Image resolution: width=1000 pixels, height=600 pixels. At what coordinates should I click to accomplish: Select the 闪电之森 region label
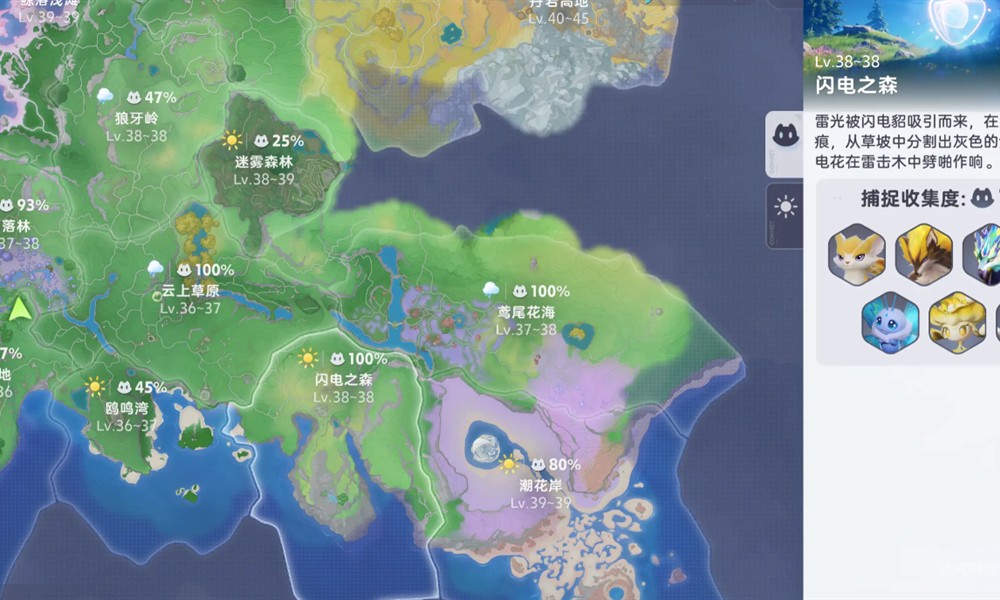(x=343, y=379)
